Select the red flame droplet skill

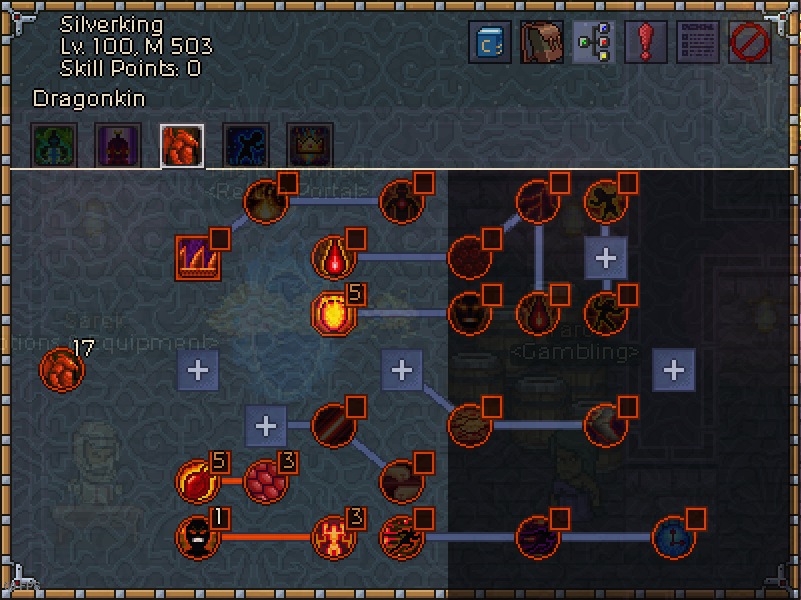(x=333, y=258)
